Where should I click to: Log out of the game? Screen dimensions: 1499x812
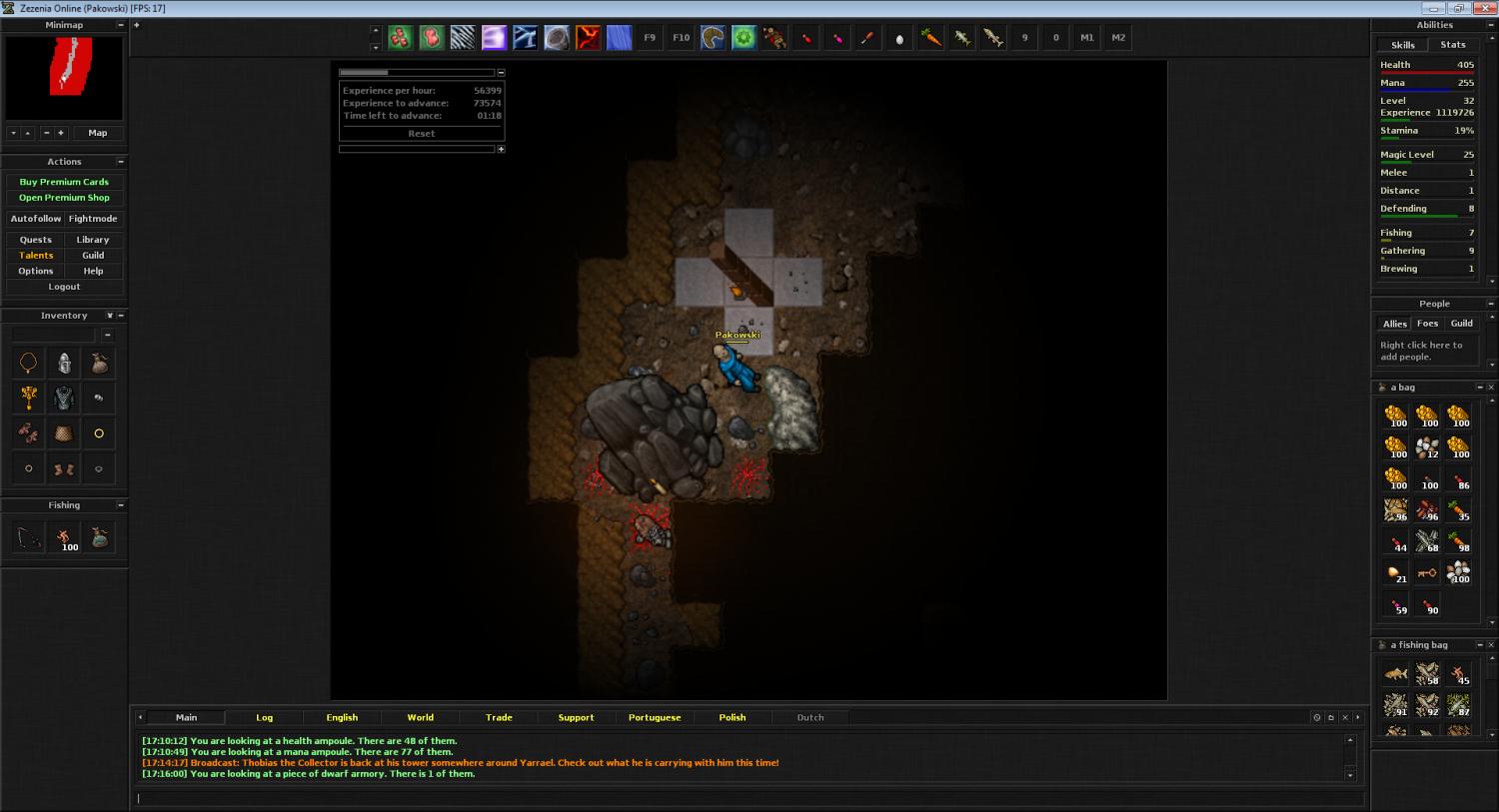(64, 287)
